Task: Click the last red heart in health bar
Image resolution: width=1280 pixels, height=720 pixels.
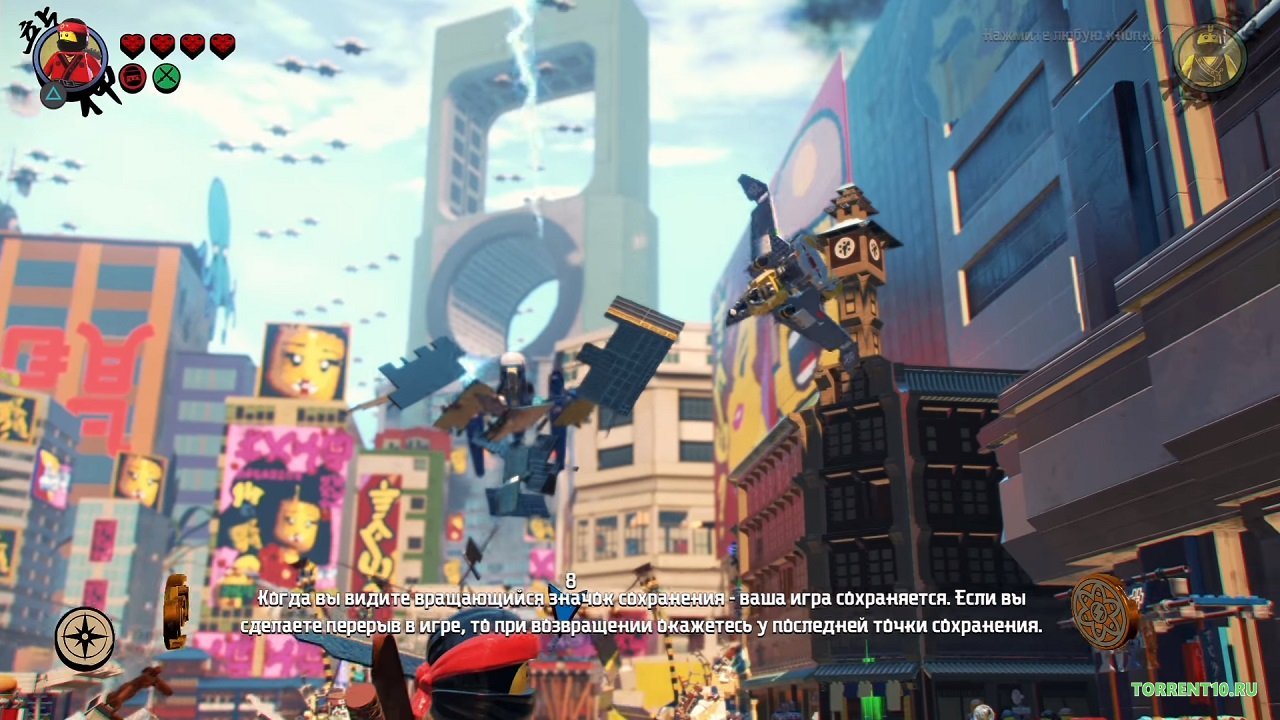Action: coord(222,43)
